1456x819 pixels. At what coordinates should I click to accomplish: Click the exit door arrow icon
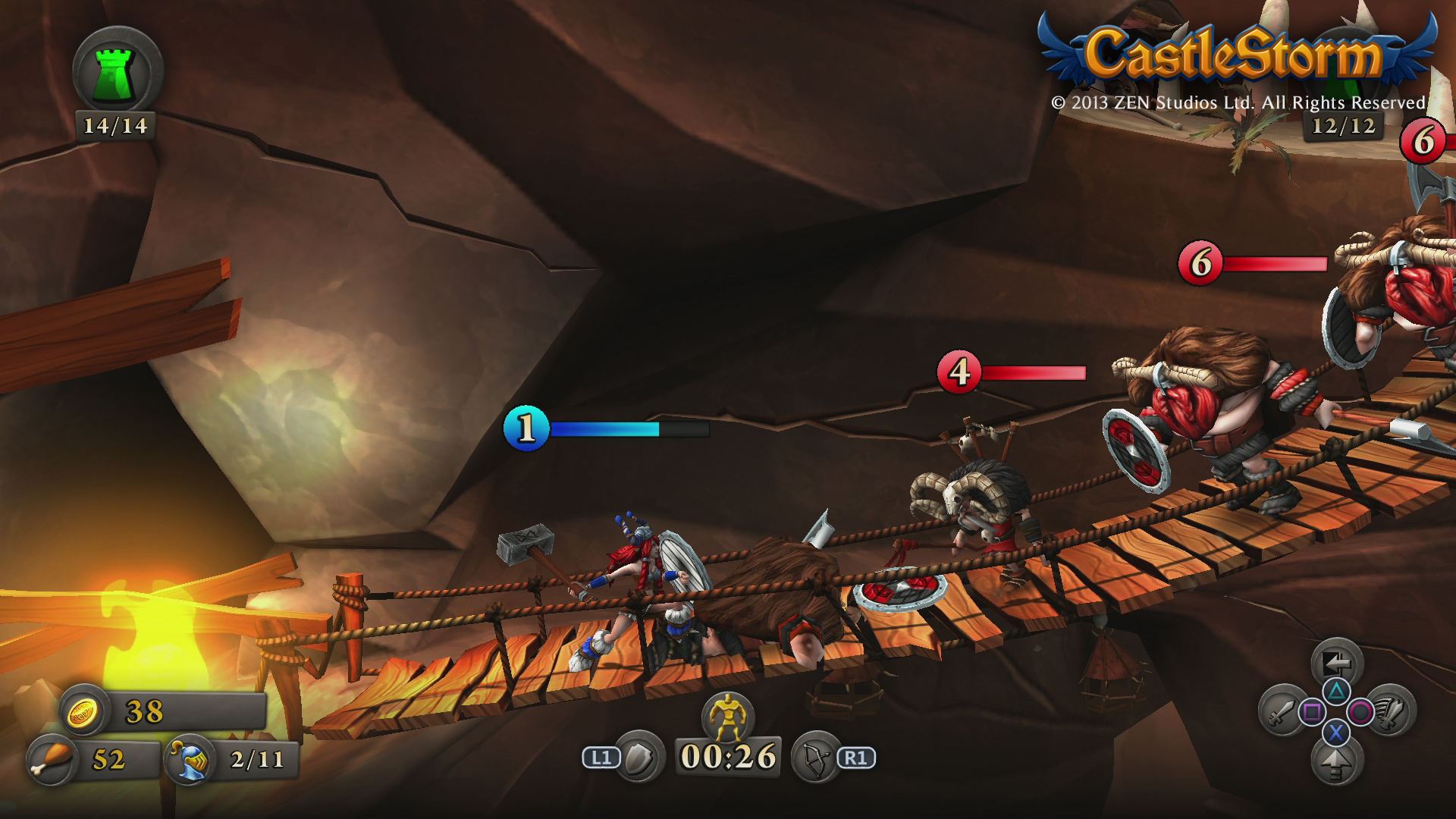pos(1336,664)
